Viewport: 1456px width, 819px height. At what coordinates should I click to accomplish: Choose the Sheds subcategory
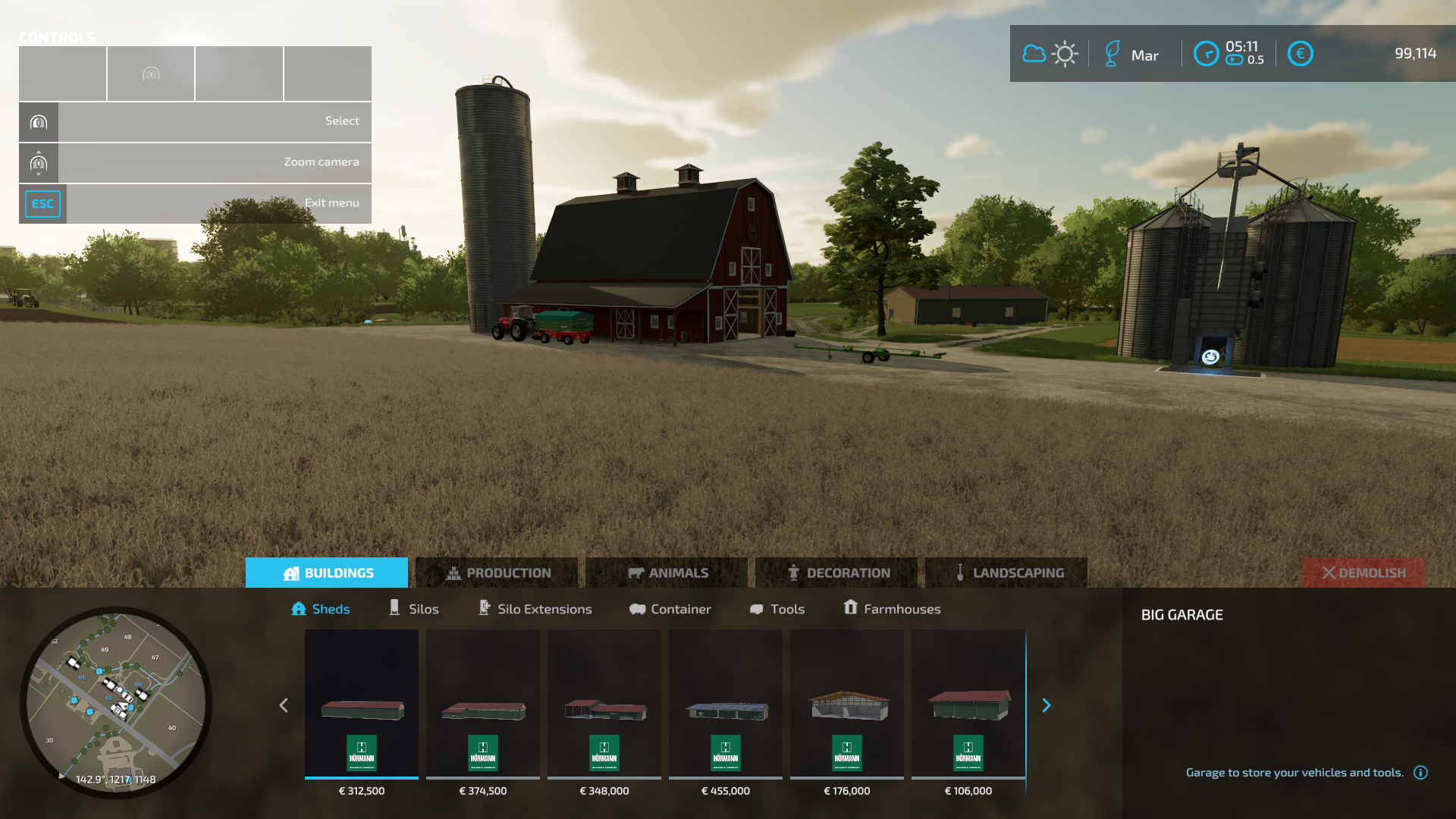point(321,609)
